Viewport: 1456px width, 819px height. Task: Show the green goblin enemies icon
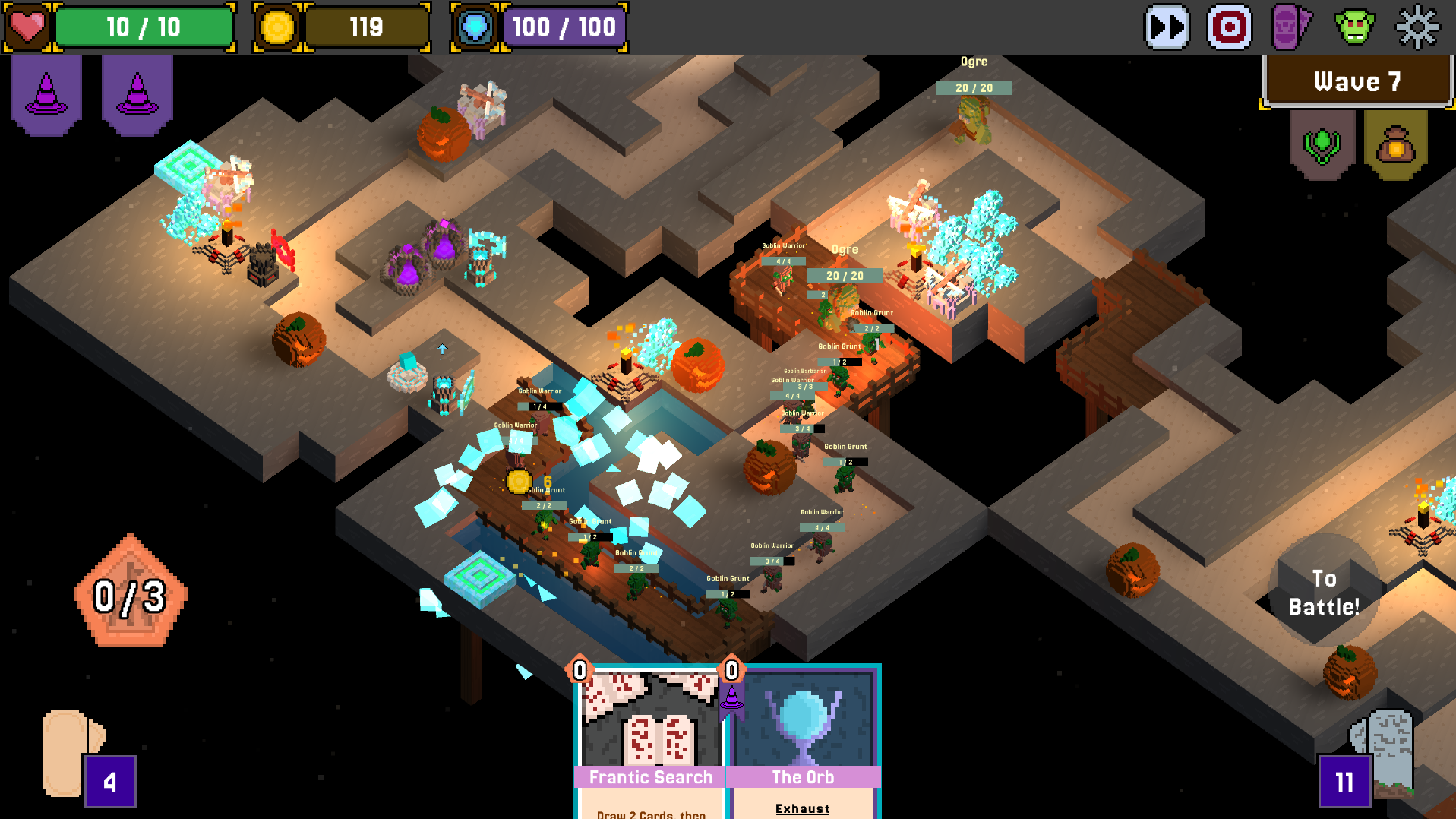tap(1354, 27)
